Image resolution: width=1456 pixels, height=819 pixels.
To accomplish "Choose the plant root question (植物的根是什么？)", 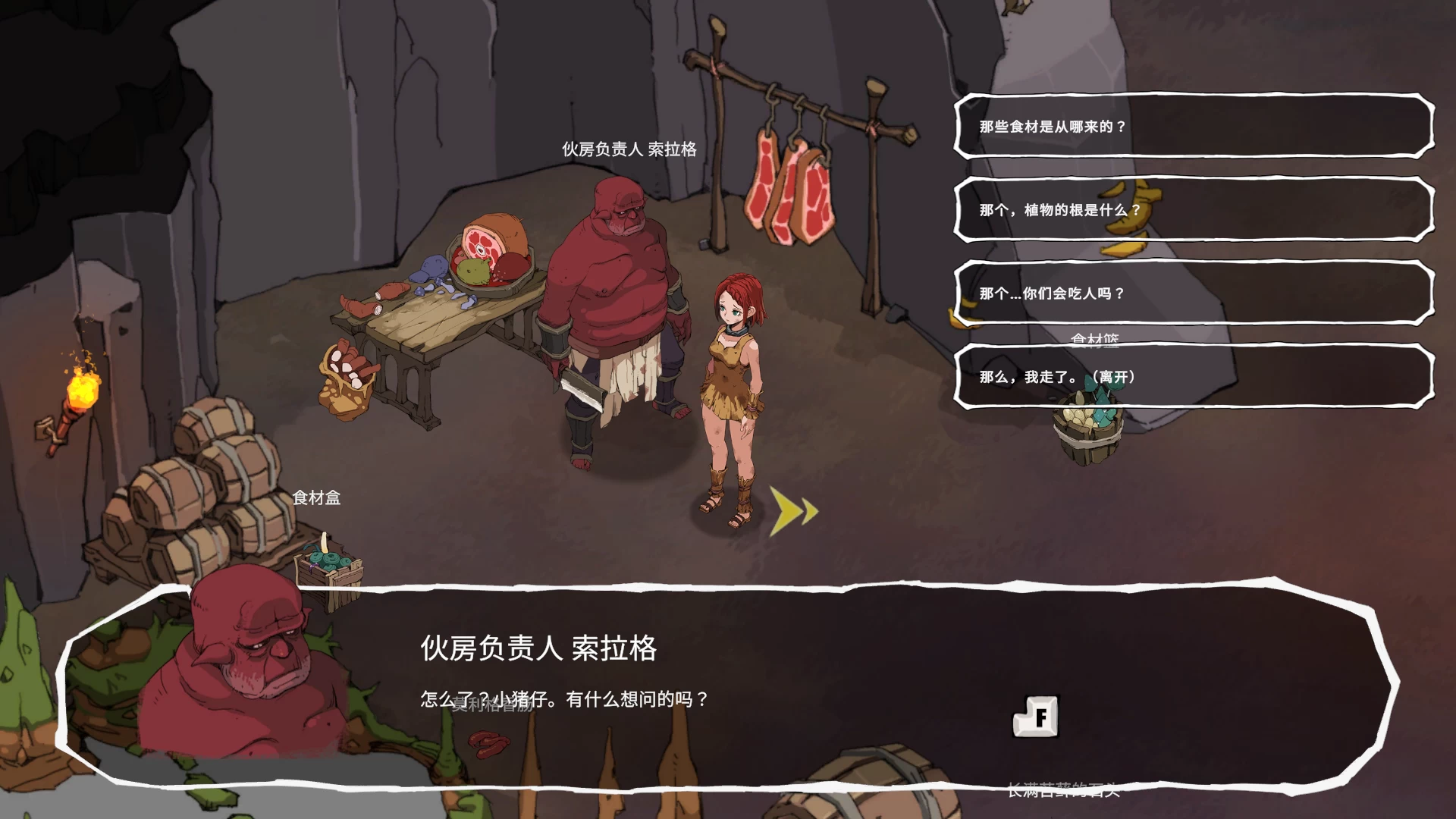I will click(1193, 210).
